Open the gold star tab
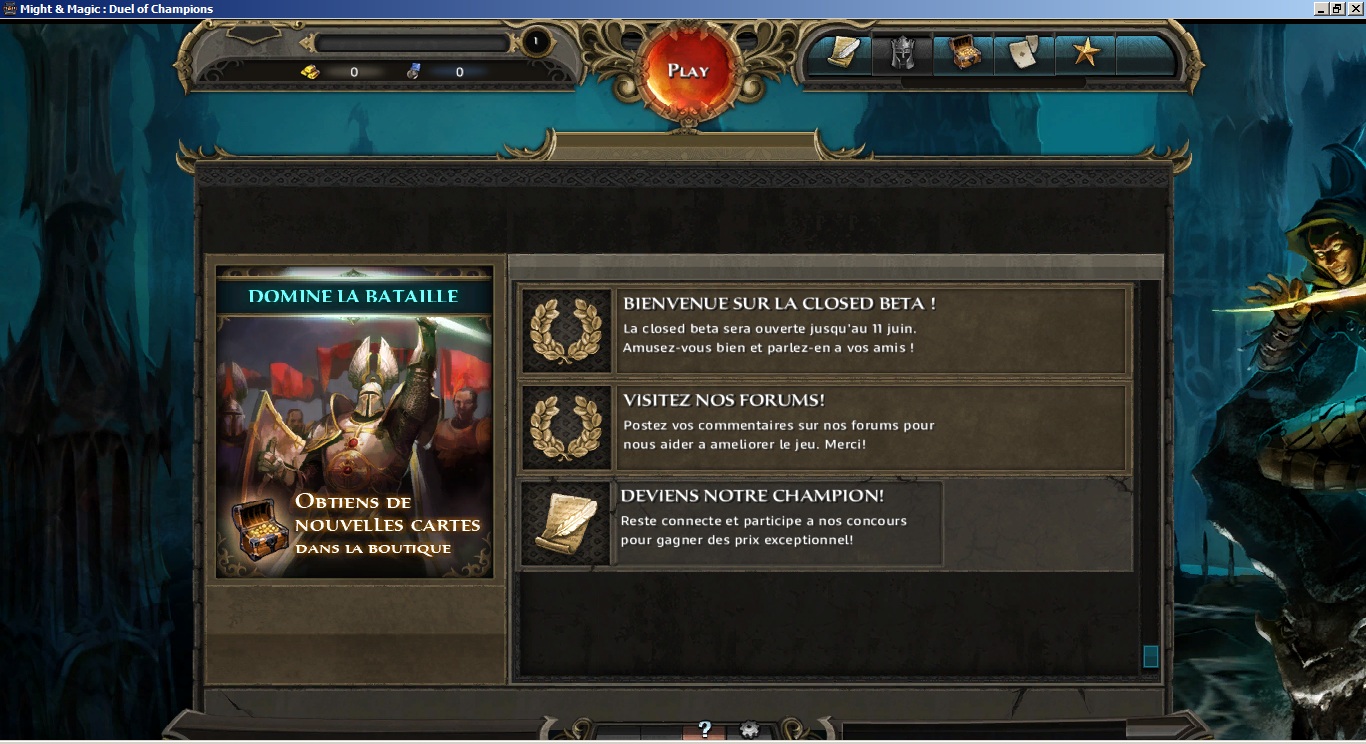1366x744 pixels. (x=1085, y=54)
